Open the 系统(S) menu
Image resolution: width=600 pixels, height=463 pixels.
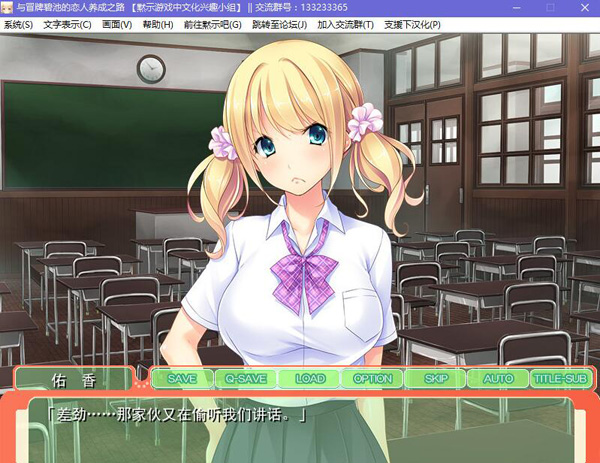(18, 24)
